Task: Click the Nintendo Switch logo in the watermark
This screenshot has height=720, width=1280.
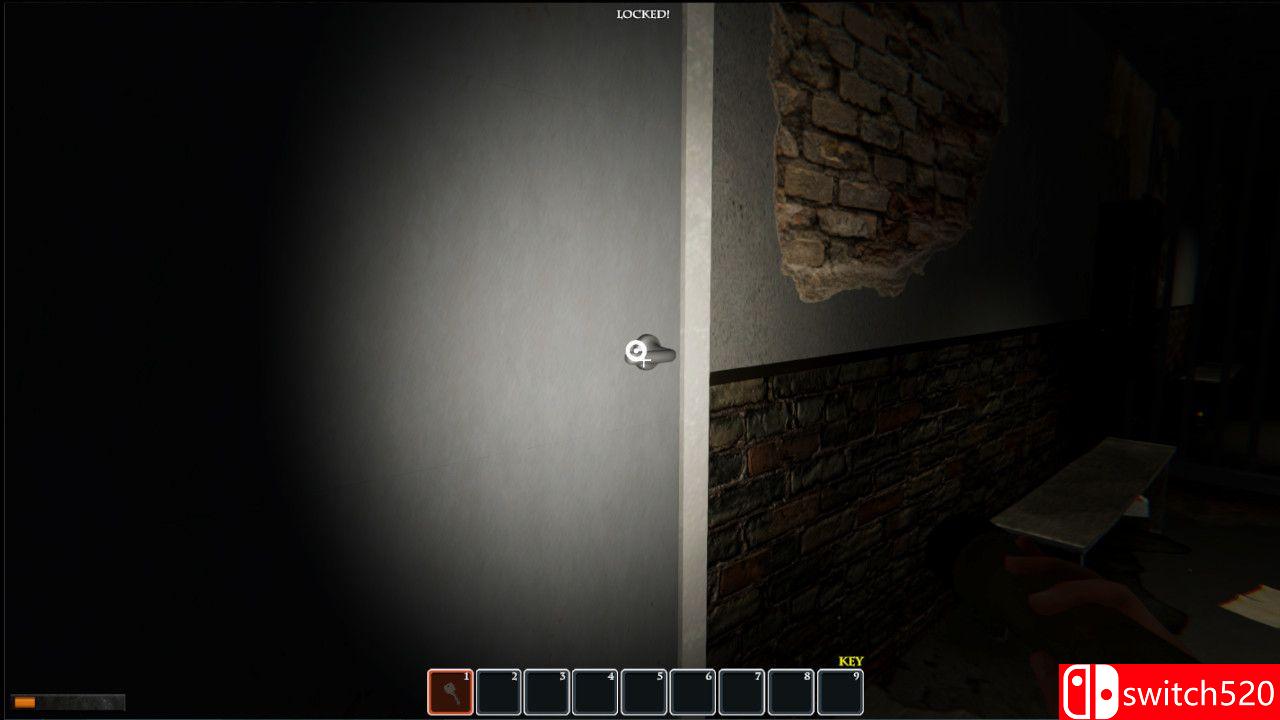Action: [x=1090, y=691]
